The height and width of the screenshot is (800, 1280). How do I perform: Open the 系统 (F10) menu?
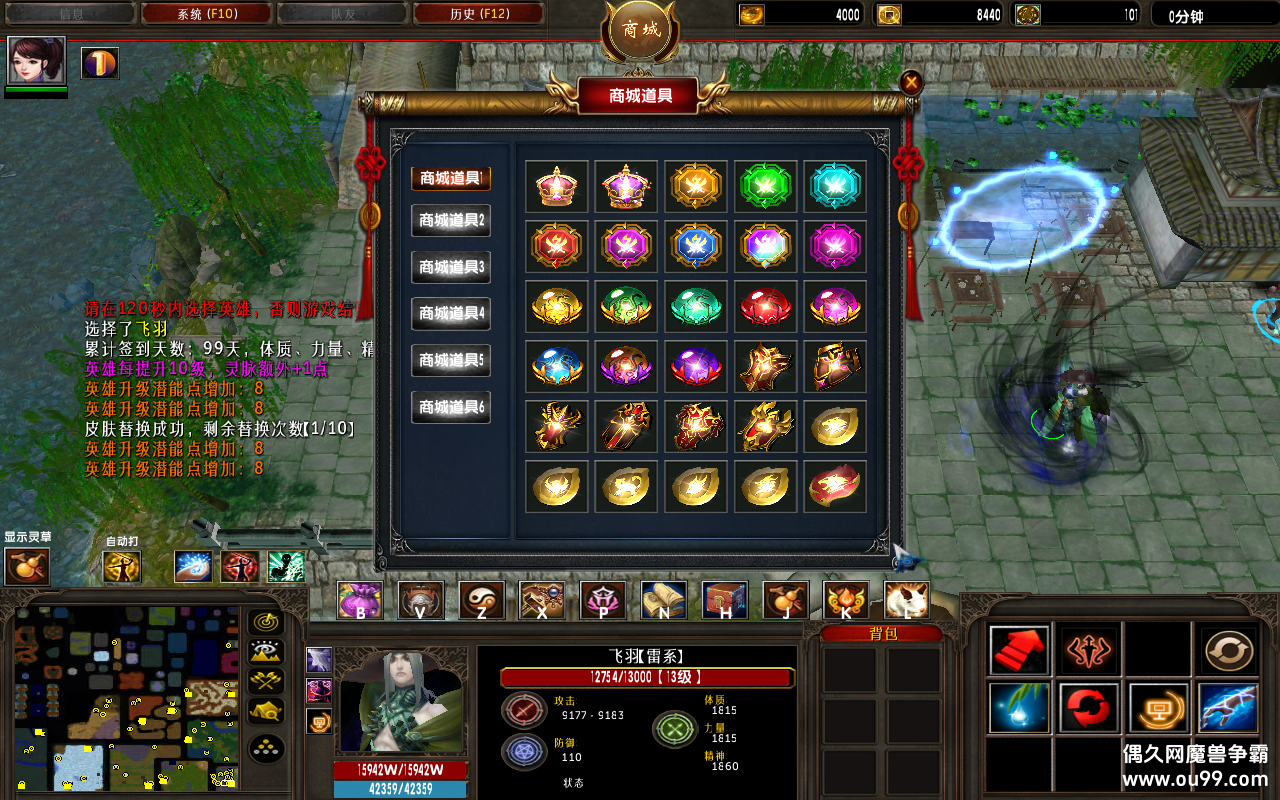[x=205, y=14]
